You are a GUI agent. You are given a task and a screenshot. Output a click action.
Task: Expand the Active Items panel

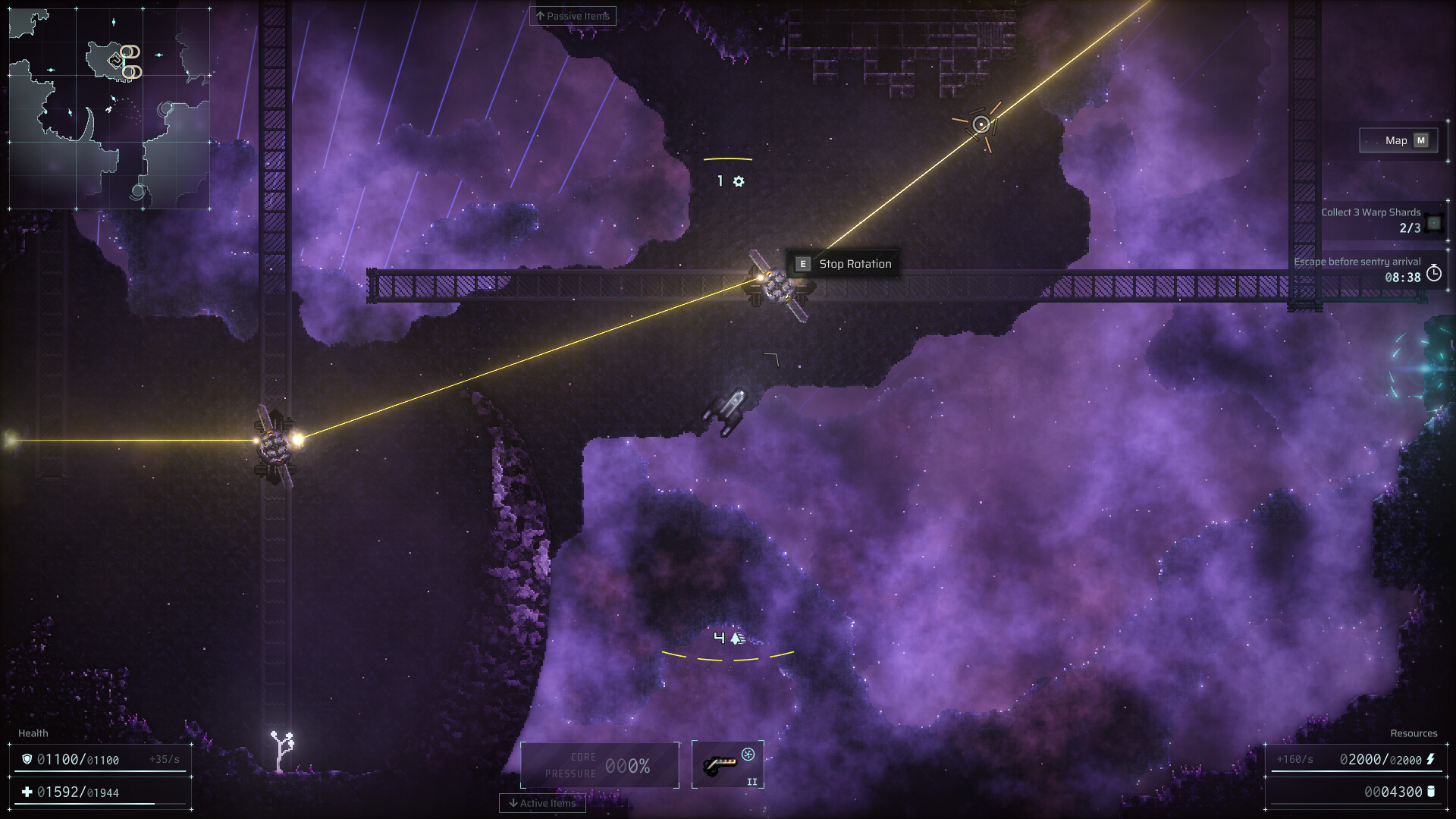(542, 803)
